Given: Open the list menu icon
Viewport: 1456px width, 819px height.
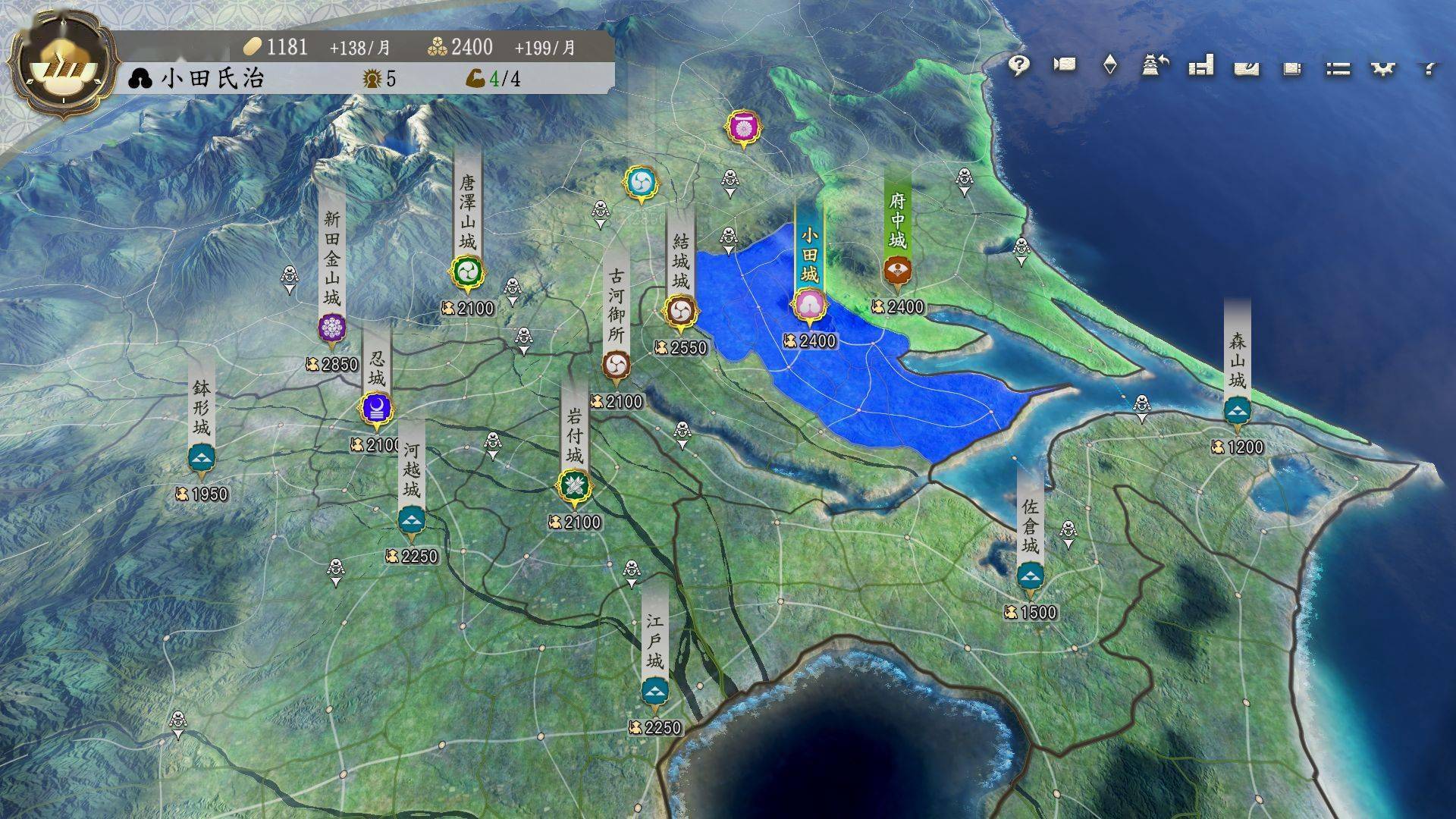Looking at the screenshot, I should [x=1338, y=69].
